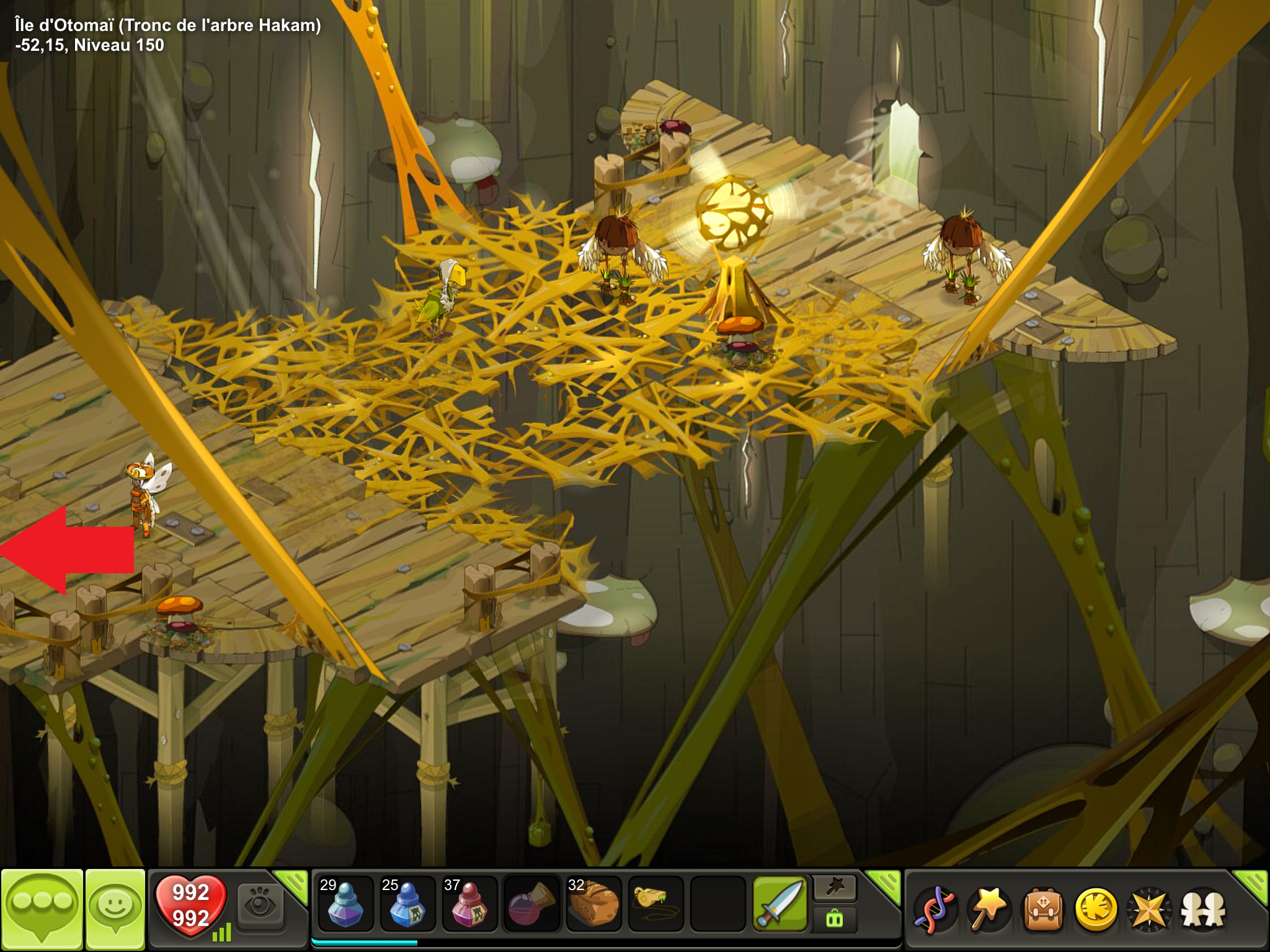1270x952 pixels.
Task: Open the smiley emote menu
Action: pyautogui.click(x=115, y=908)
